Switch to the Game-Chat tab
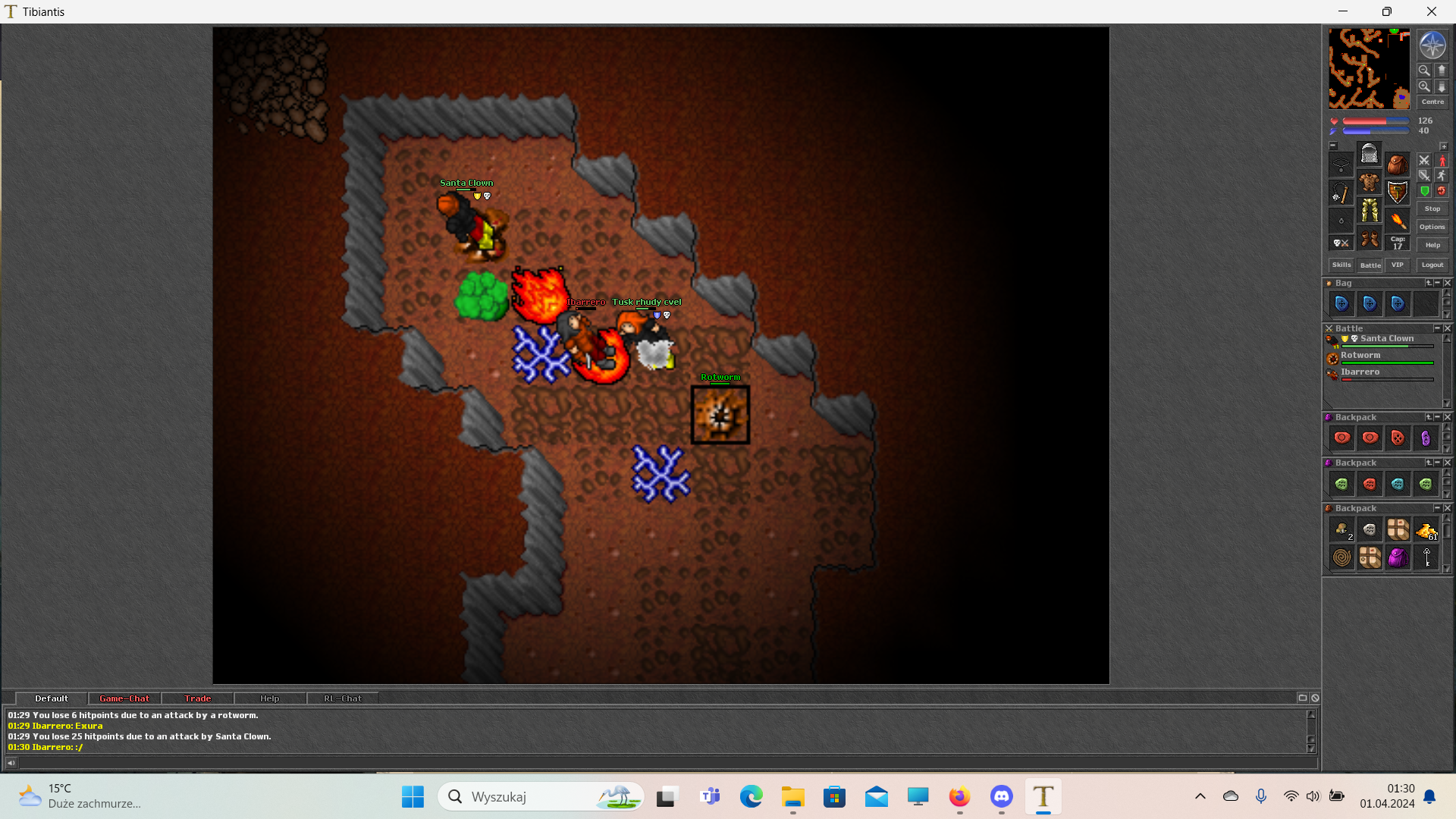This screenshot has height=819, width=1456. [x=124, y=698]
